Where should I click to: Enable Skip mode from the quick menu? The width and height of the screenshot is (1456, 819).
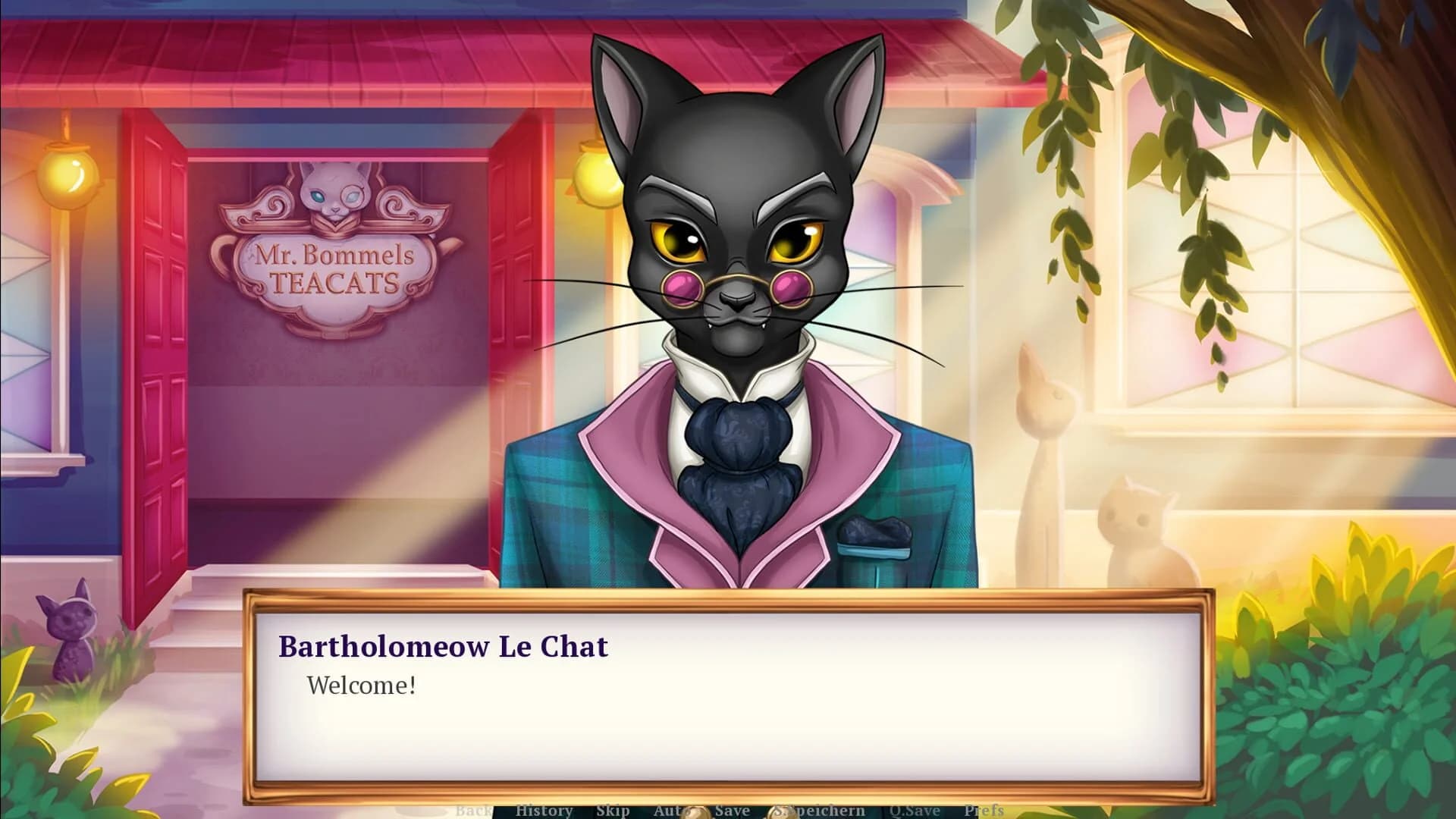(x=614, y=811)
